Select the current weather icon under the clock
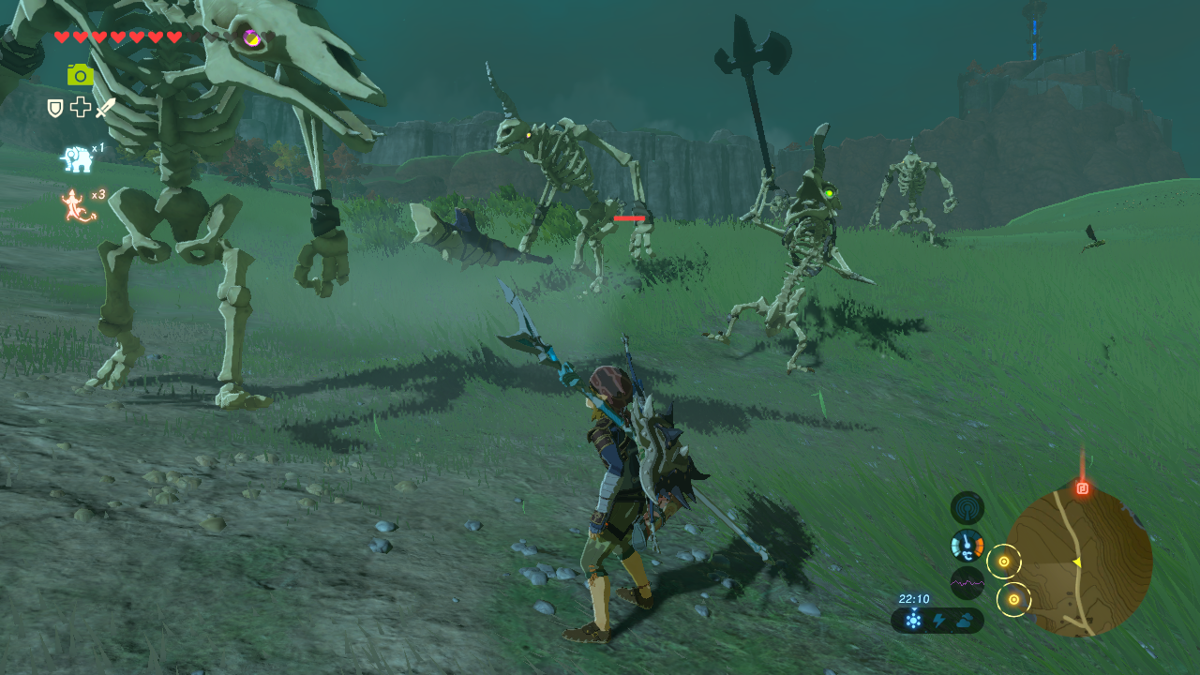Viewport: 1200px width, 675px height. pos(913,621)
